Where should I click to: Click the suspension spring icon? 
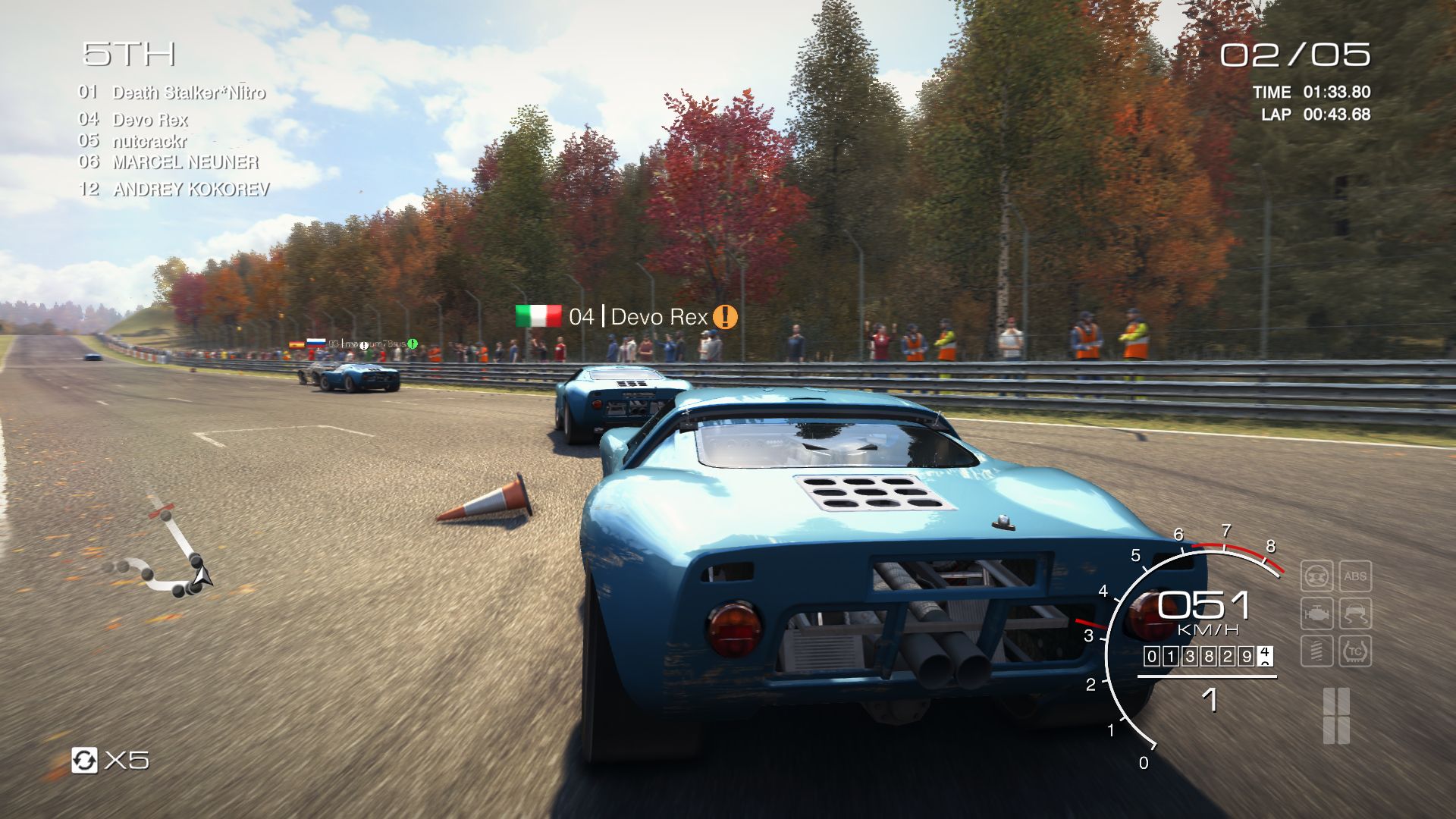point(1317,651)
